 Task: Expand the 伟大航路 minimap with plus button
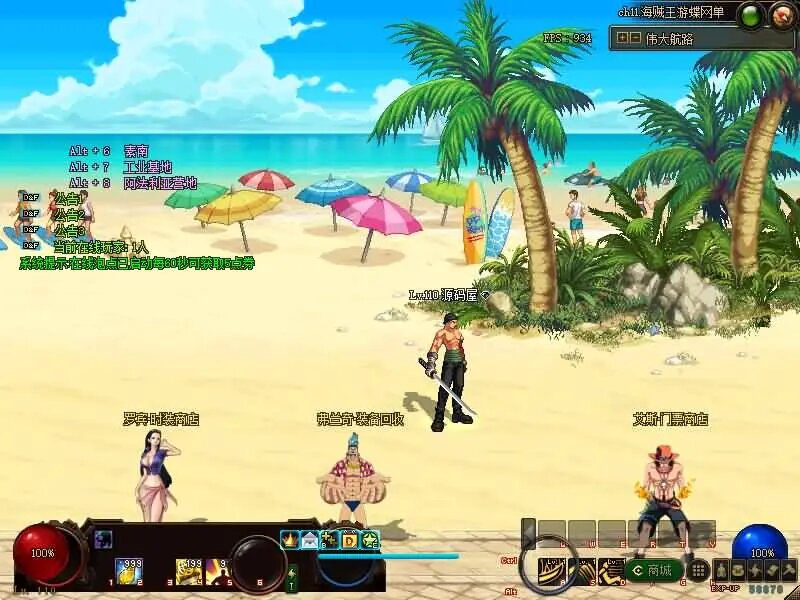click(623, 38)
